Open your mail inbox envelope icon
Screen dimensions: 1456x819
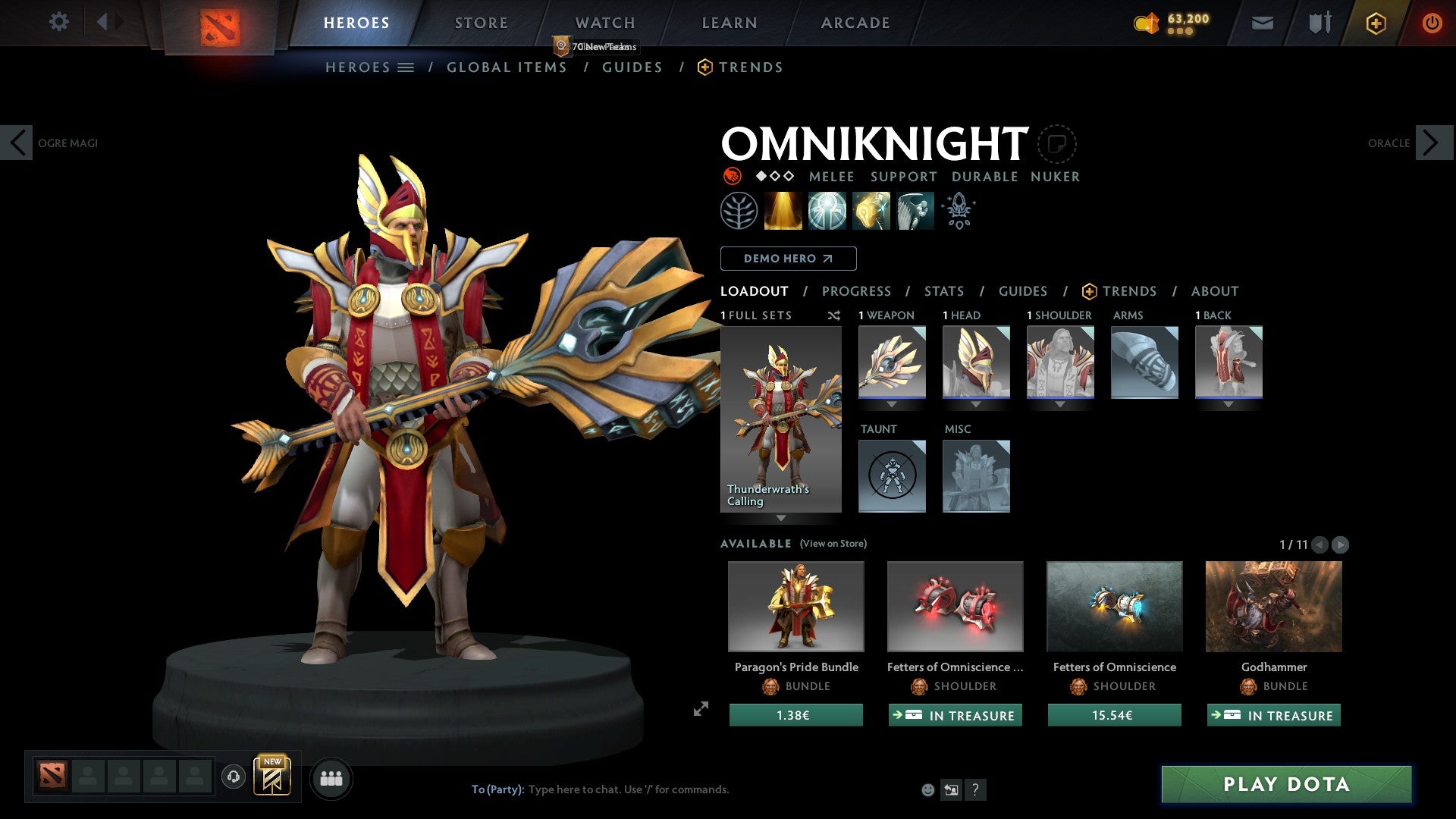pyautogui.click(x=1263, y=23)
